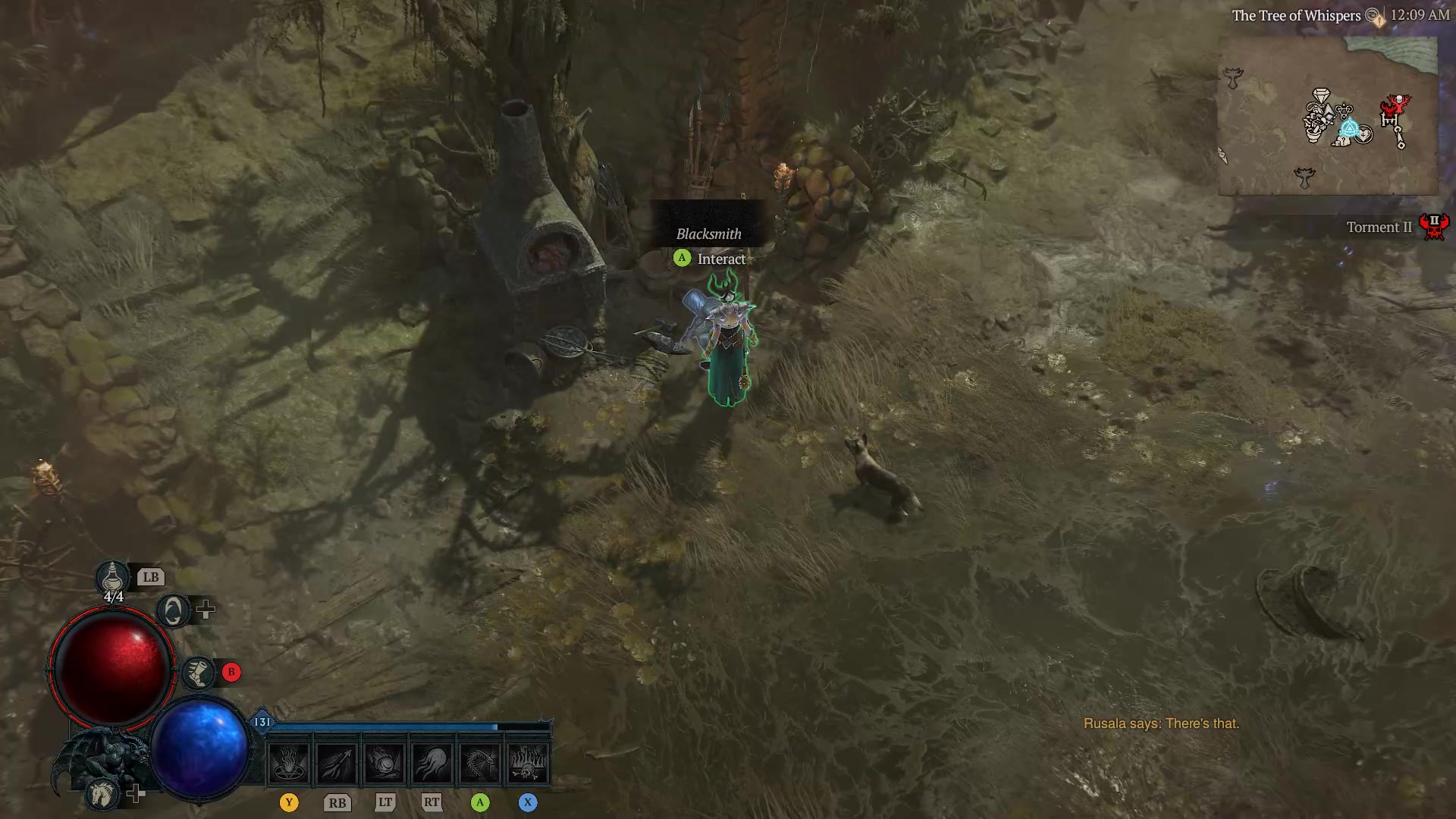
Task: Click the meteor skill icon bound to RT
Action: 432,762
